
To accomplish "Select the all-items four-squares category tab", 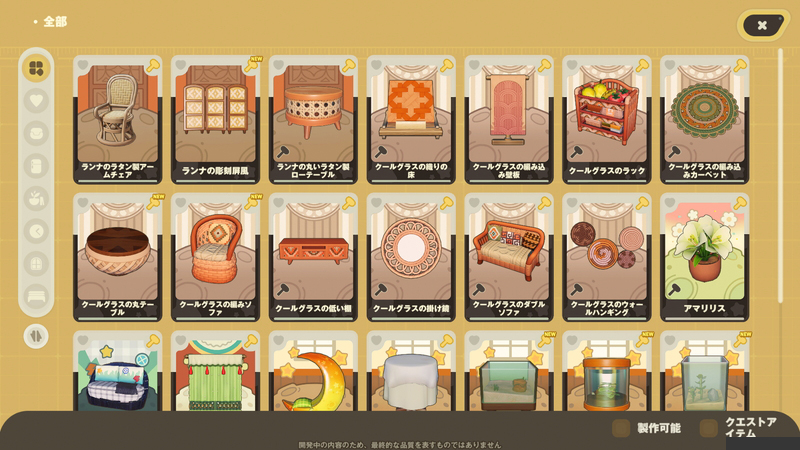I will pyautogui.click(x=36, y=68).
